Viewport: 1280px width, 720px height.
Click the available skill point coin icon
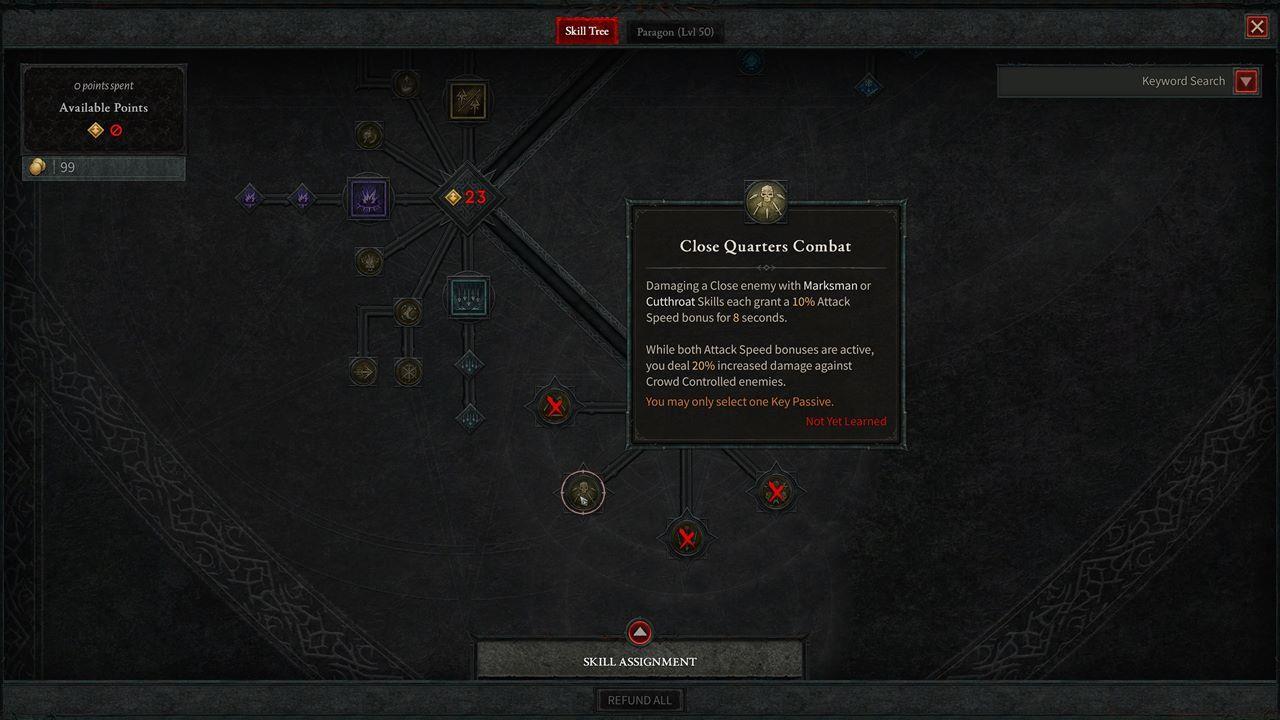[x=96, y=130]
